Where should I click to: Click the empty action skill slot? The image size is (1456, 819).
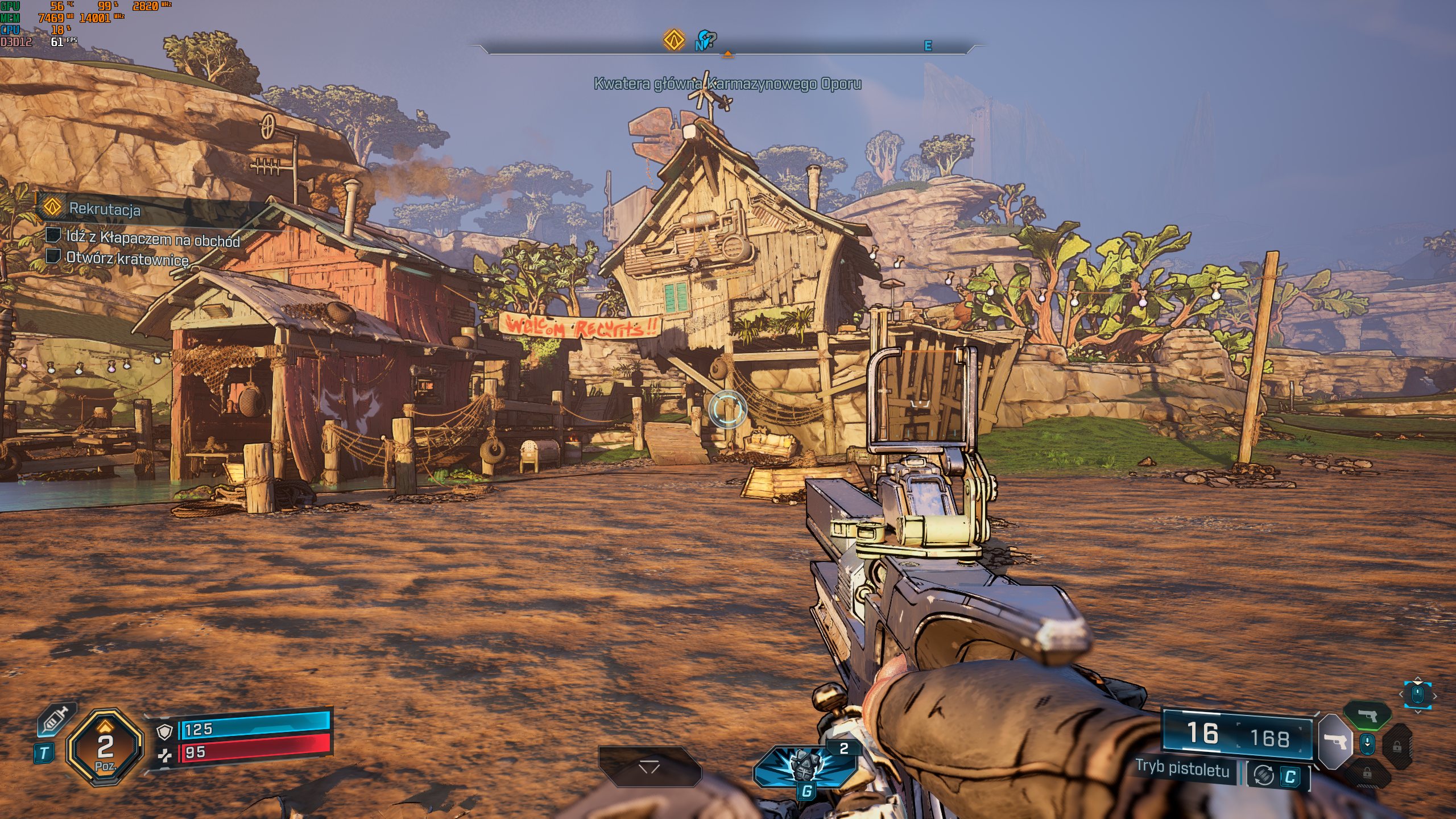click(649, 767)
